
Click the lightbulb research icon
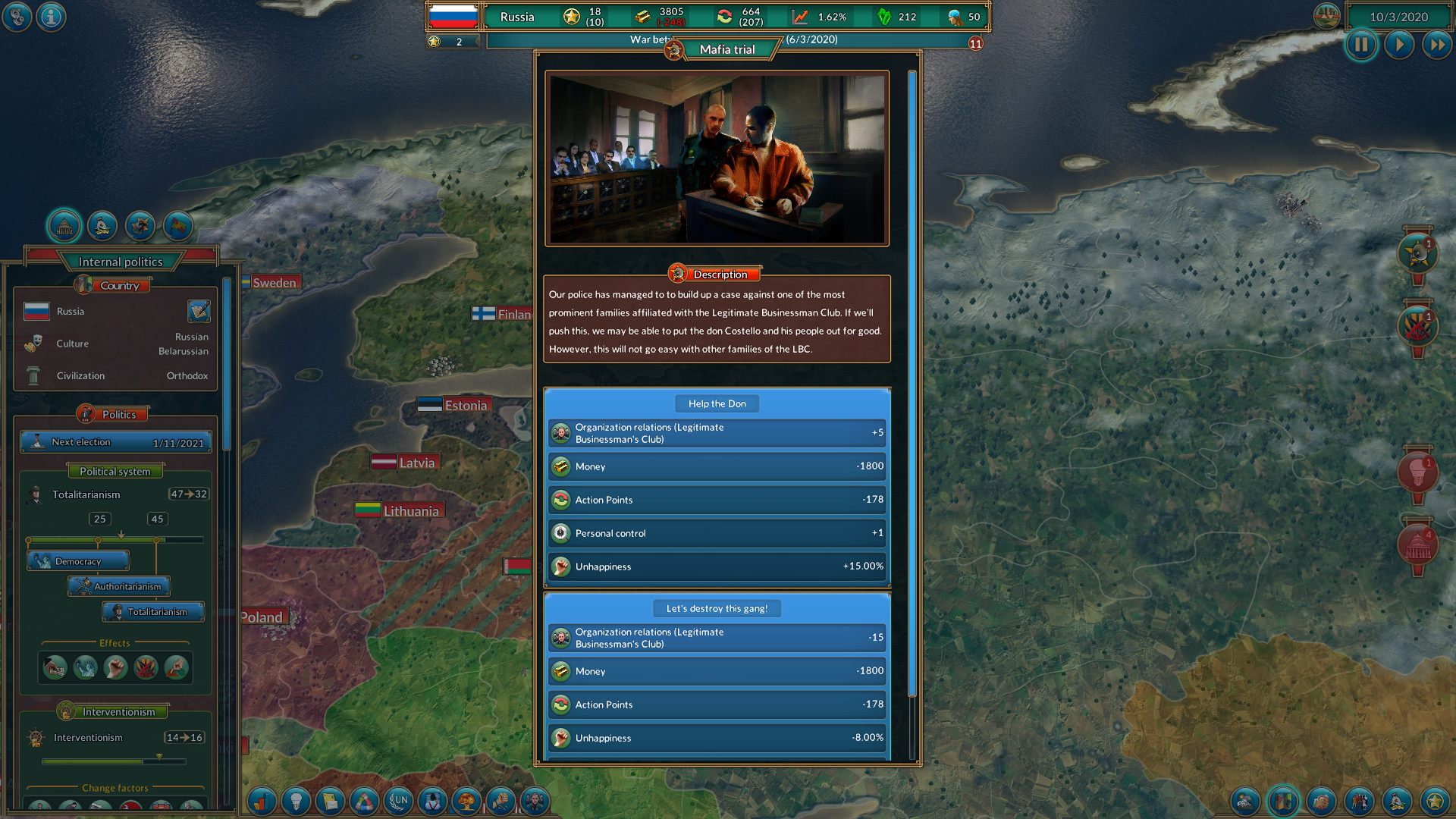pyautogui.click(x=296, y=801)
